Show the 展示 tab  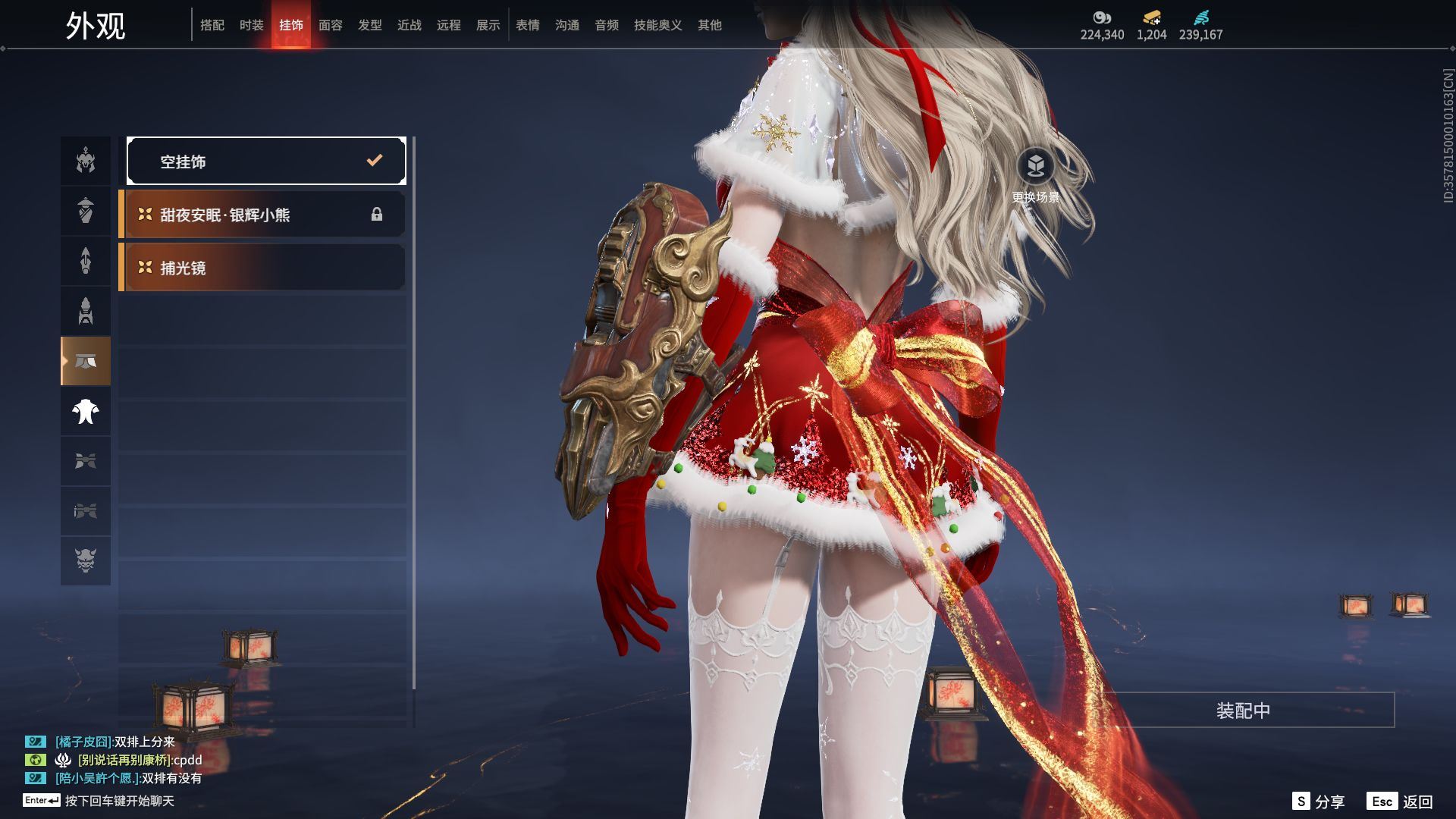(488, 25)
